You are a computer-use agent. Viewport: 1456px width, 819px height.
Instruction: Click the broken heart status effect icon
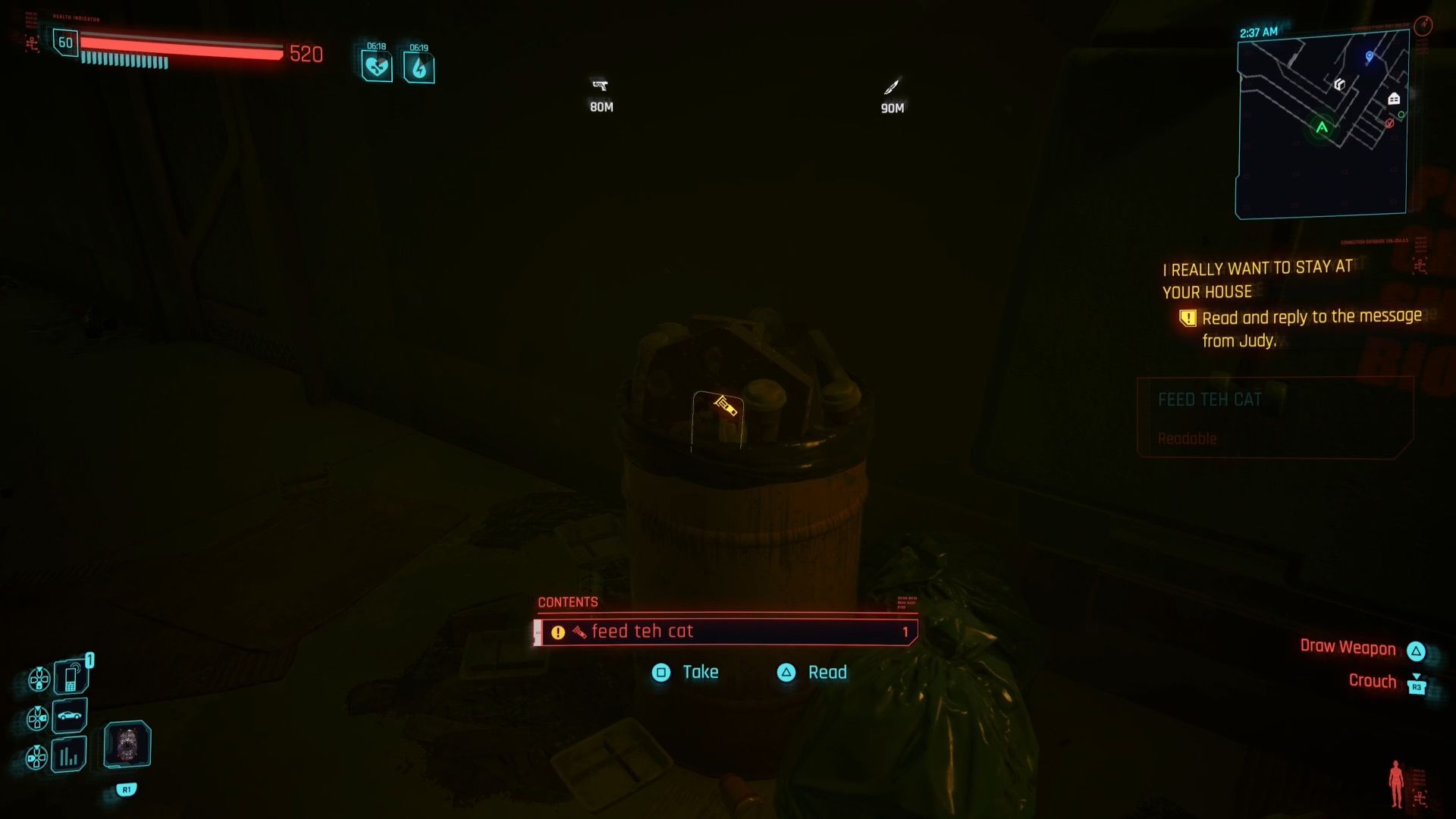pyautogui.click(x=377, y=67)
